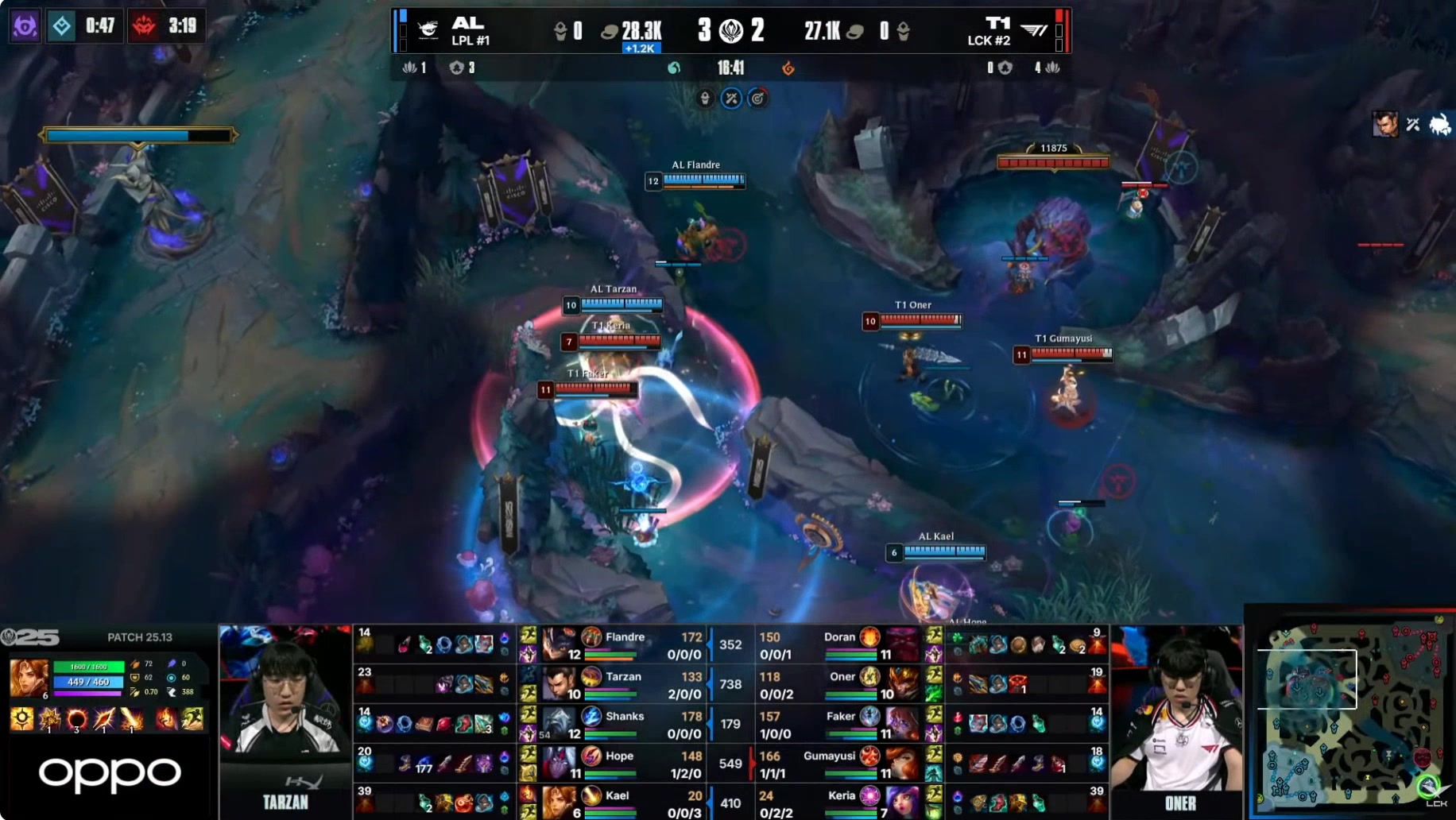This screenshot has height=820, width=1456.
Task: Click the selected champion portrait beside health bar
Action: (28, 678)
